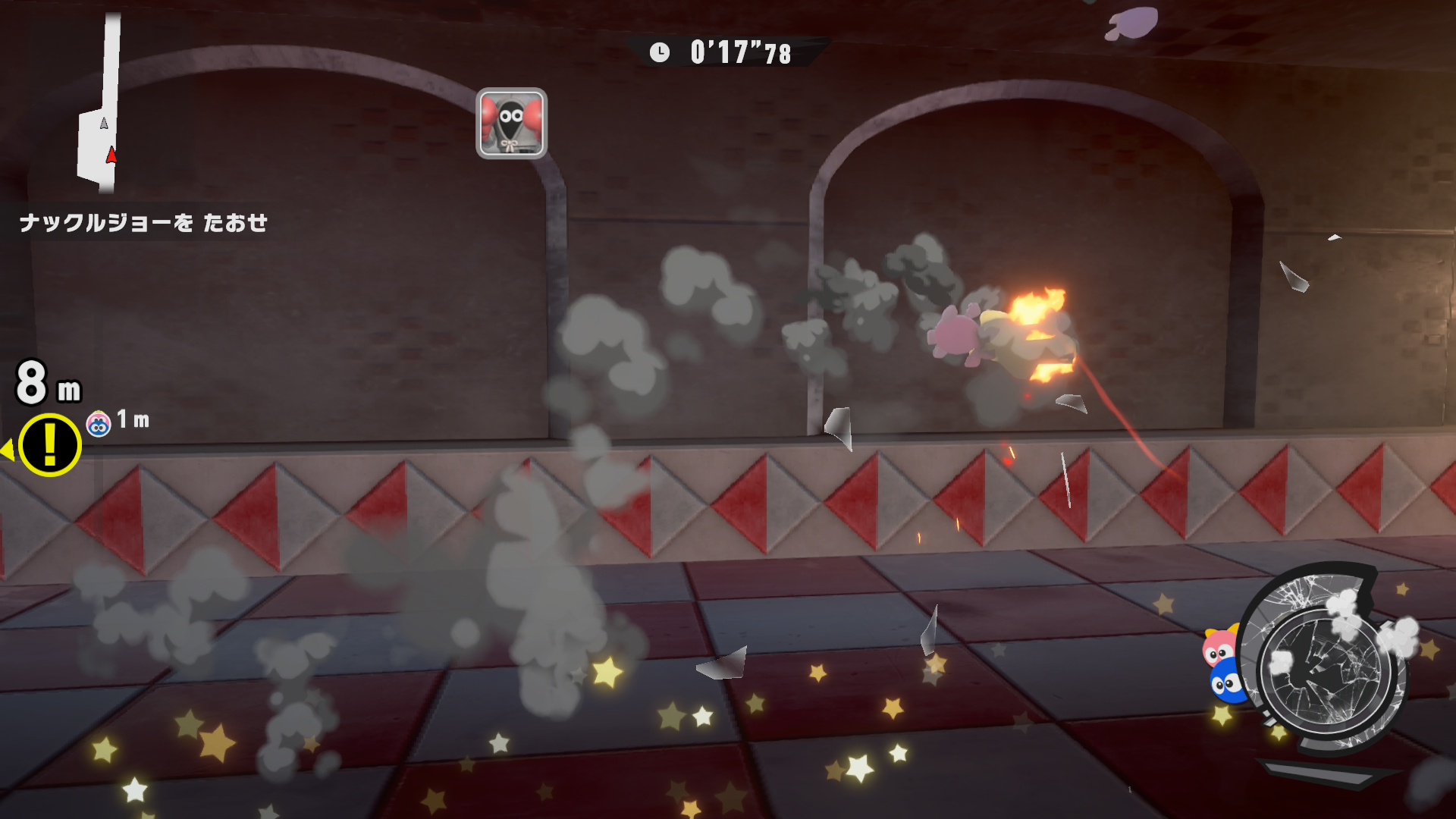Click the yellow exclamation warning icon
The image size is (1456, 819).
tap(49, 445)
